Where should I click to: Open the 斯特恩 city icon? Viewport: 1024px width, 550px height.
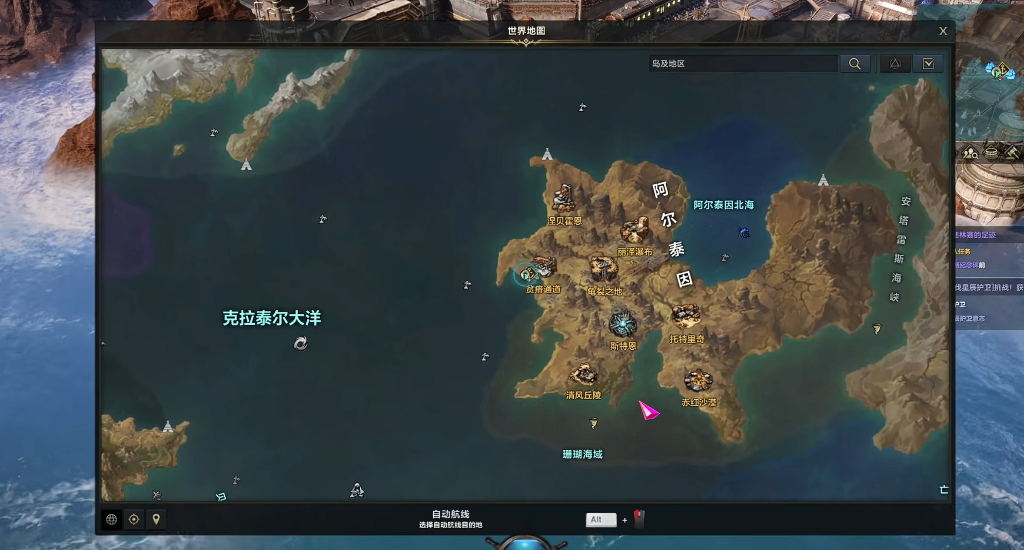(622, 323)
